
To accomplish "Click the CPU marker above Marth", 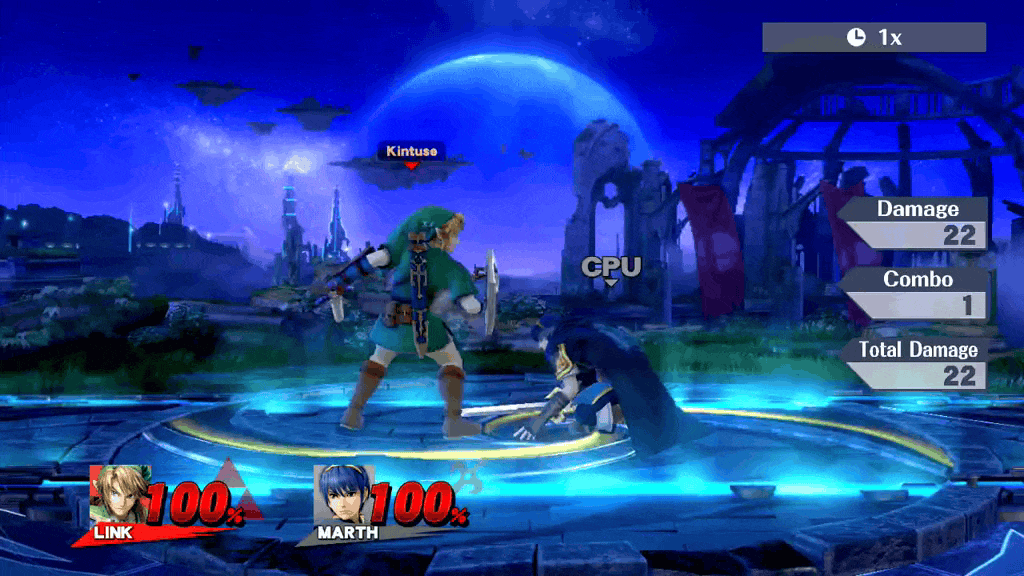I will pyautogui.click(x=611, y=267).
